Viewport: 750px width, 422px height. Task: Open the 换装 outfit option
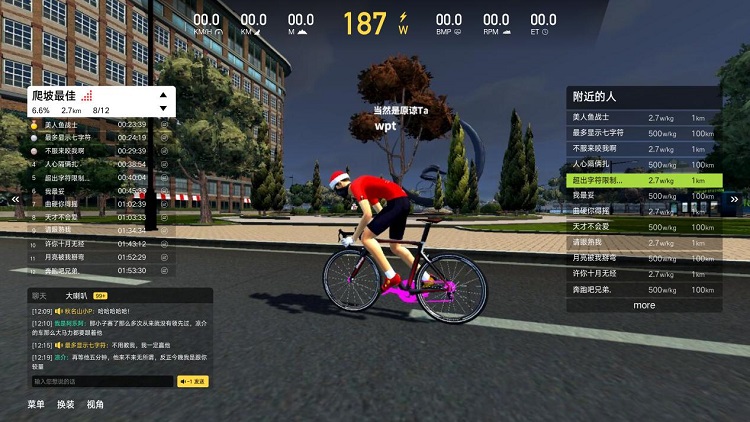tap(65, 405)
